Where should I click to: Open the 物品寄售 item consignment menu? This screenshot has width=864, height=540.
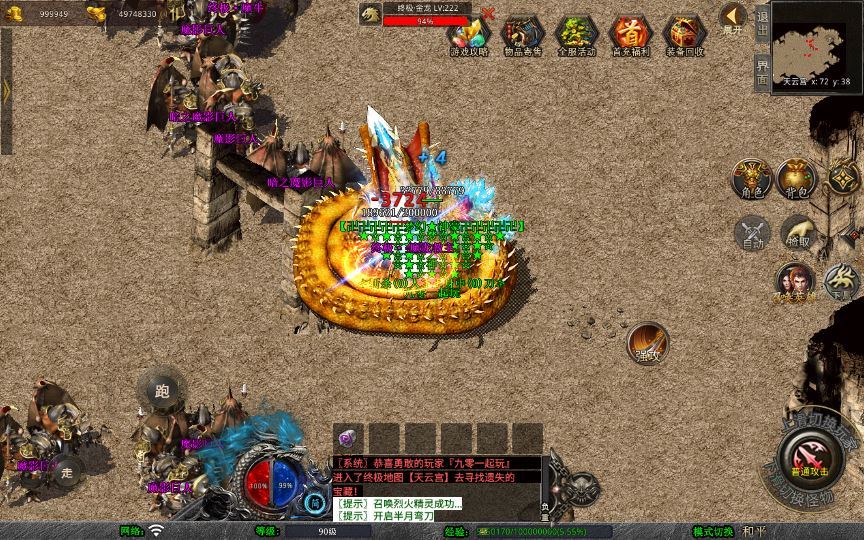click(x=521, y=36)
